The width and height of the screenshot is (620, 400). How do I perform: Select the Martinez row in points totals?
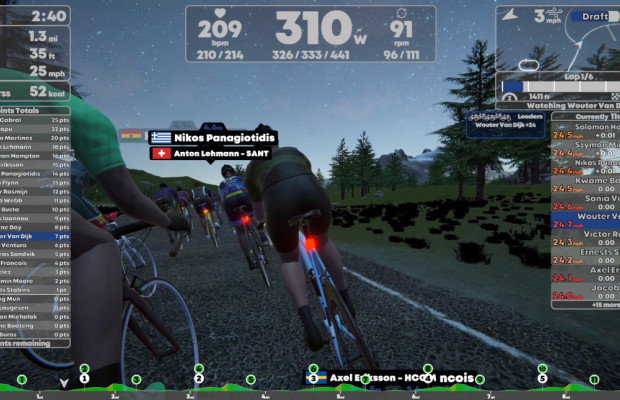click(35, 137)
